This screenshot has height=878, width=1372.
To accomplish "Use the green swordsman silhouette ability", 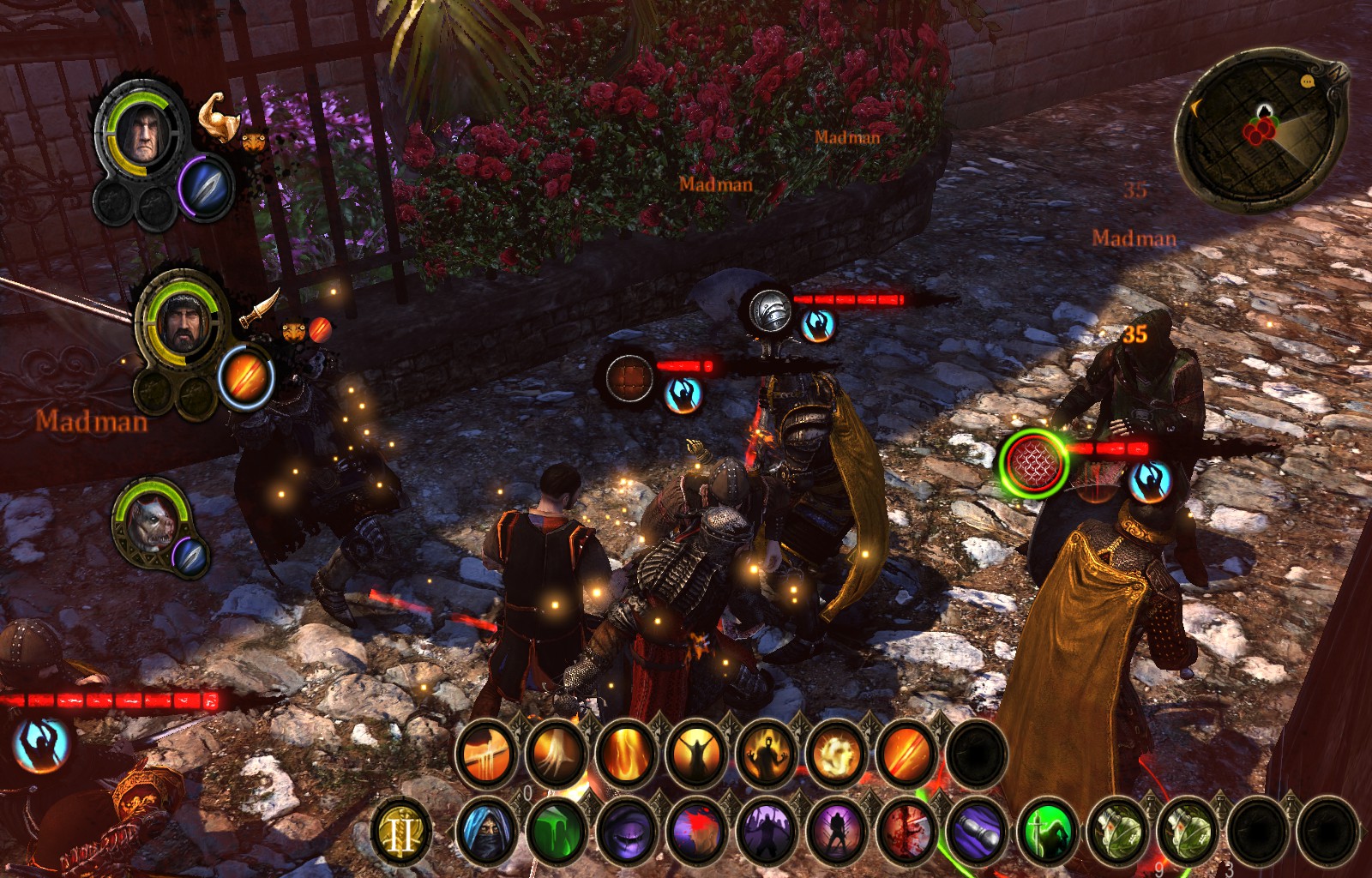I will (x=1048, y=832).
